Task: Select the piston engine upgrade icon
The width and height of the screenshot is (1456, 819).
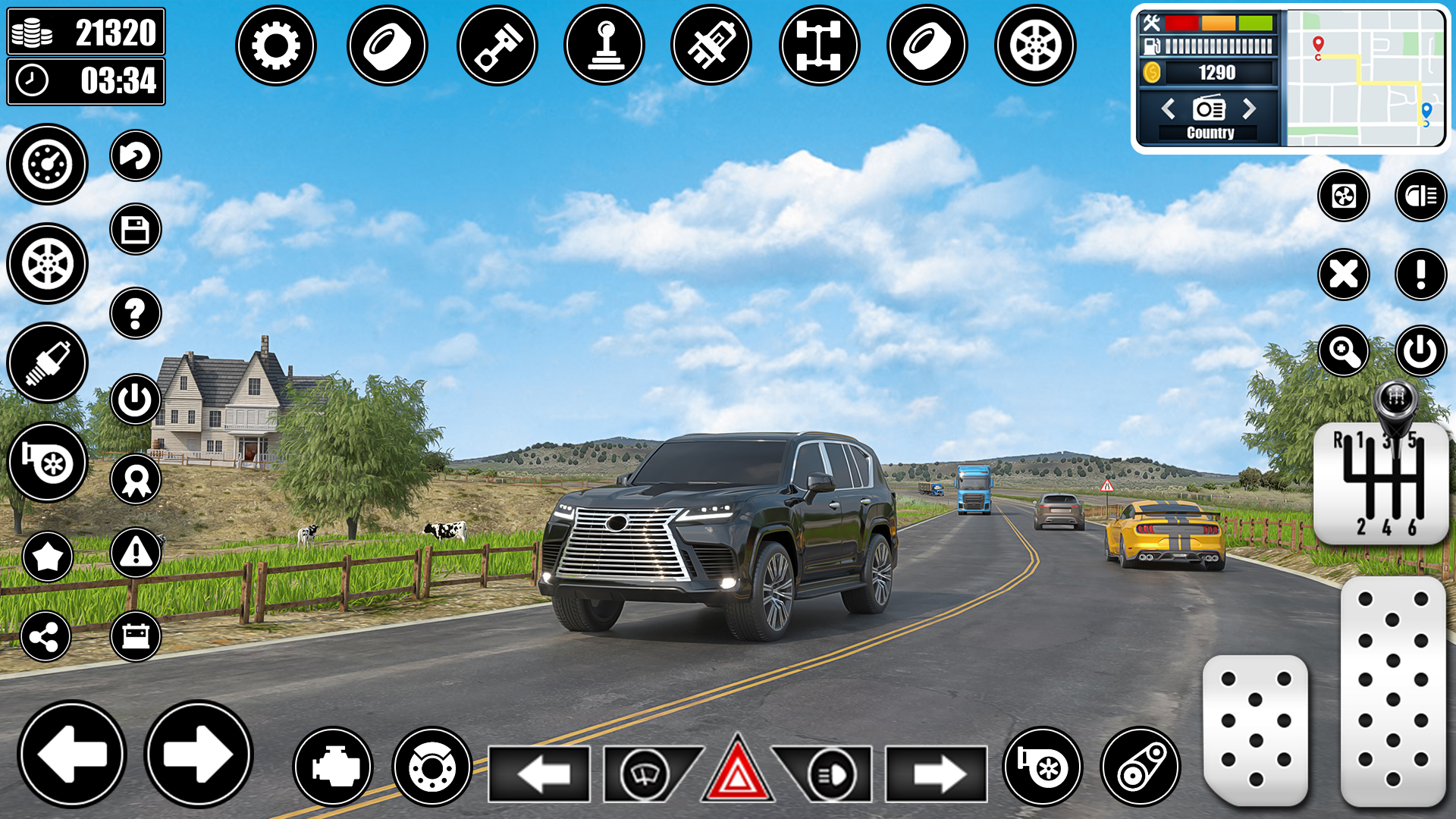Action: coord(497,45)
